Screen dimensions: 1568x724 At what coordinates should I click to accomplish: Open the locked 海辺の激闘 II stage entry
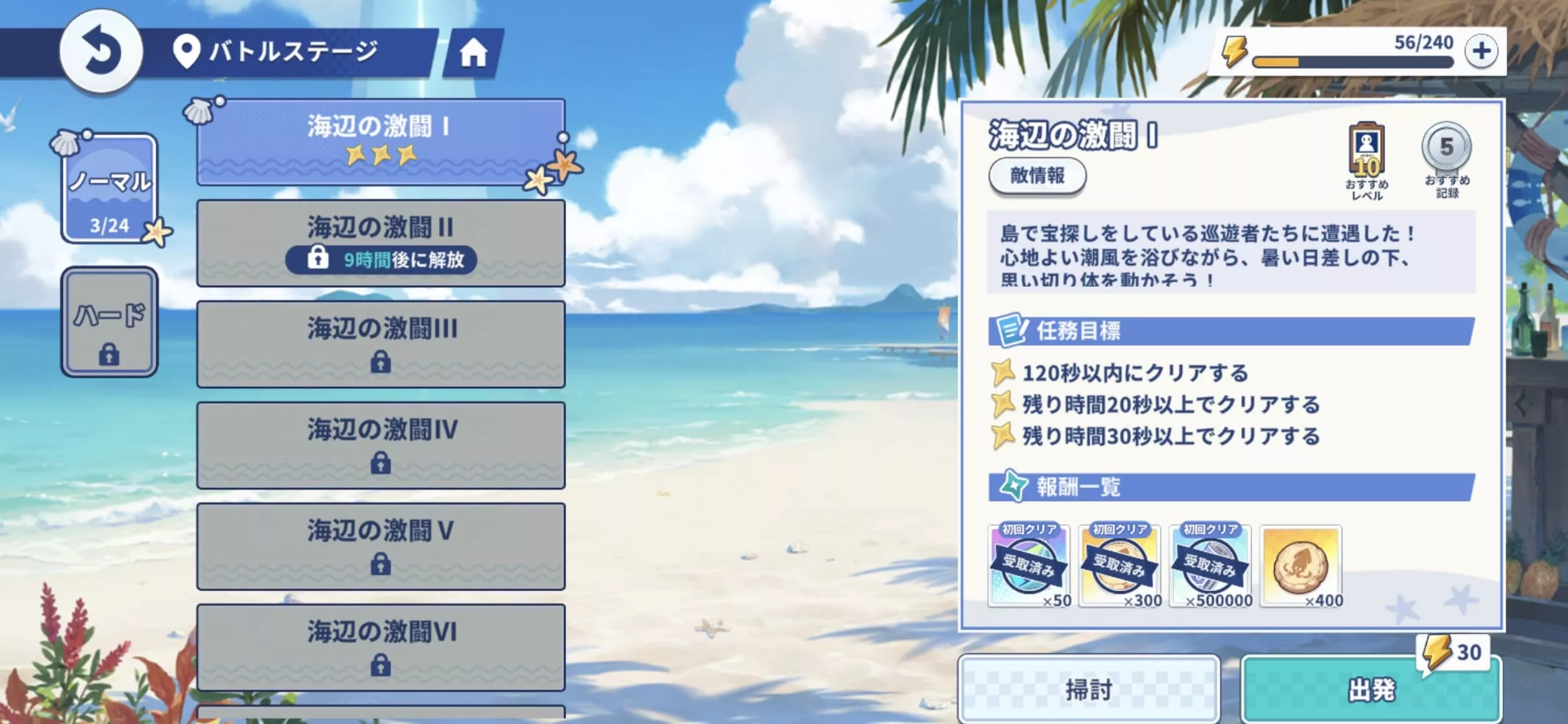(x=381, y=243)
